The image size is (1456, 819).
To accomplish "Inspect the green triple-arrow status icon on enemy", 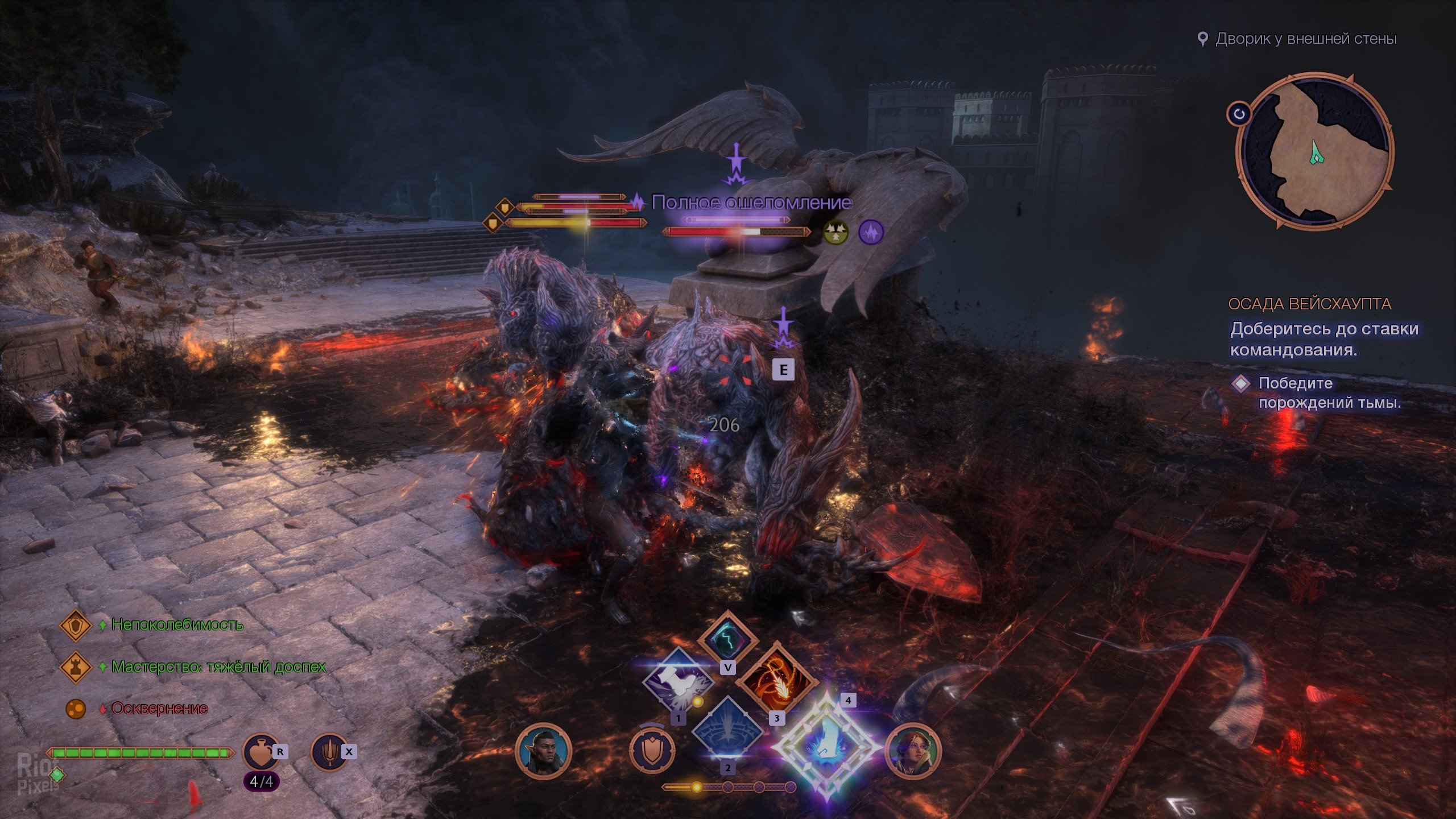I will (836, 232).
